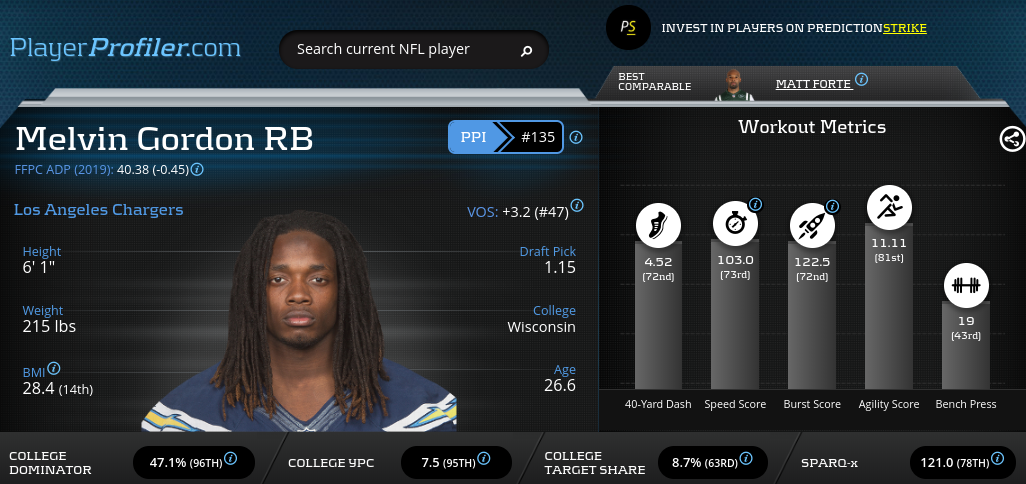Show the BMI info tooltip icon
The width and height of the screenshot is (1026, 484).
54,368
